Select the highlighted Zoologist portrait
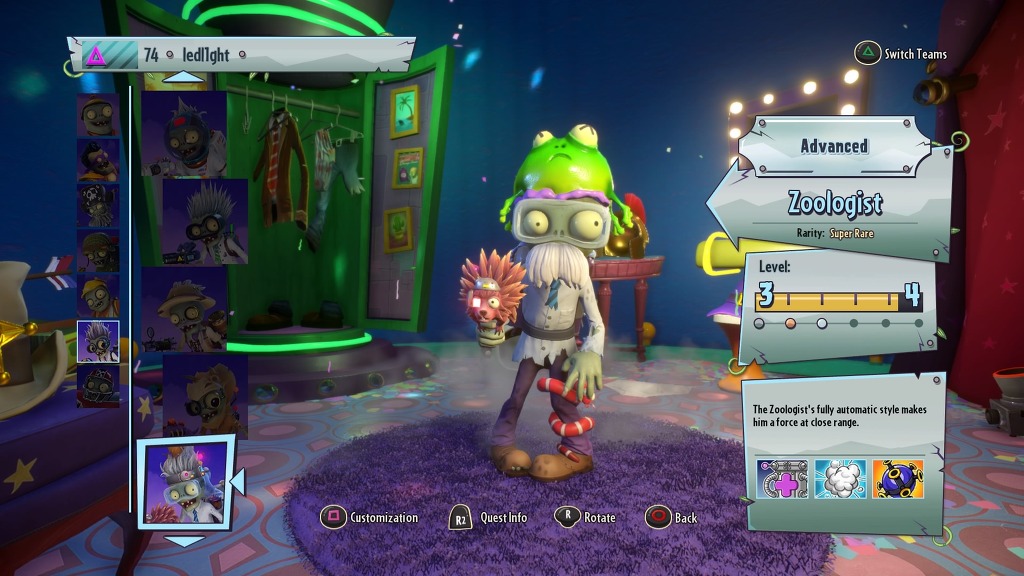The image size is (1024, 576). (184, 483)
